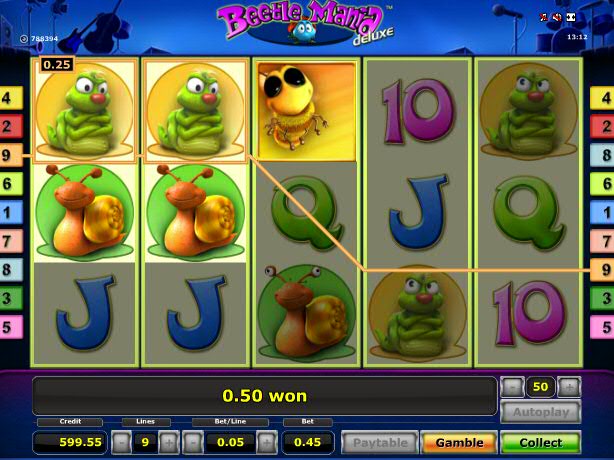Image resolution: width=614 pixels, height=460 pixels.
Task: Toggle the speaker sound icon
Action: [x=557, y=18]
